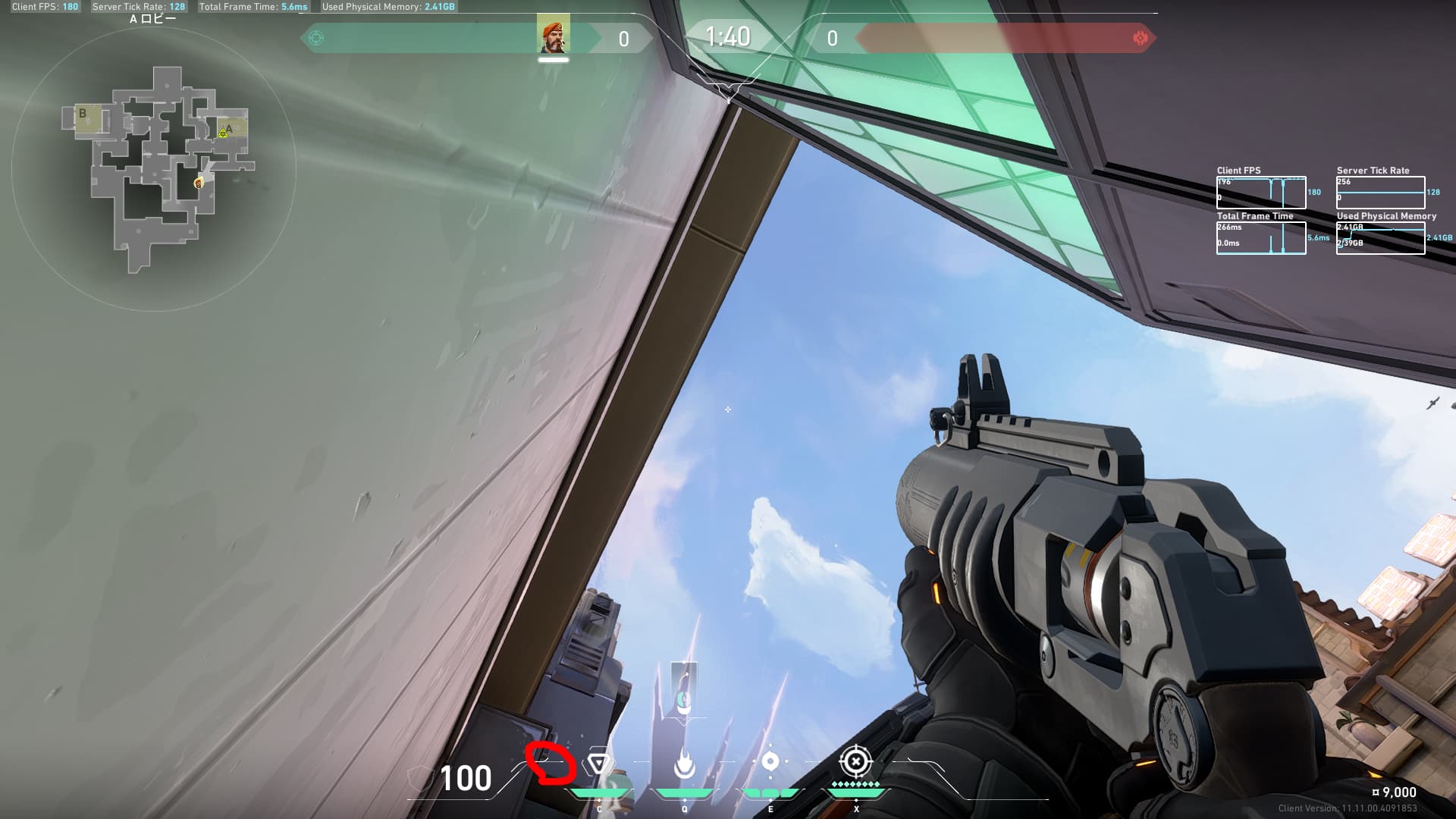1456x819 pixels.
Task: Select the Incendiary flame ability
Action: pyautogui.click(x=684, y=764)
